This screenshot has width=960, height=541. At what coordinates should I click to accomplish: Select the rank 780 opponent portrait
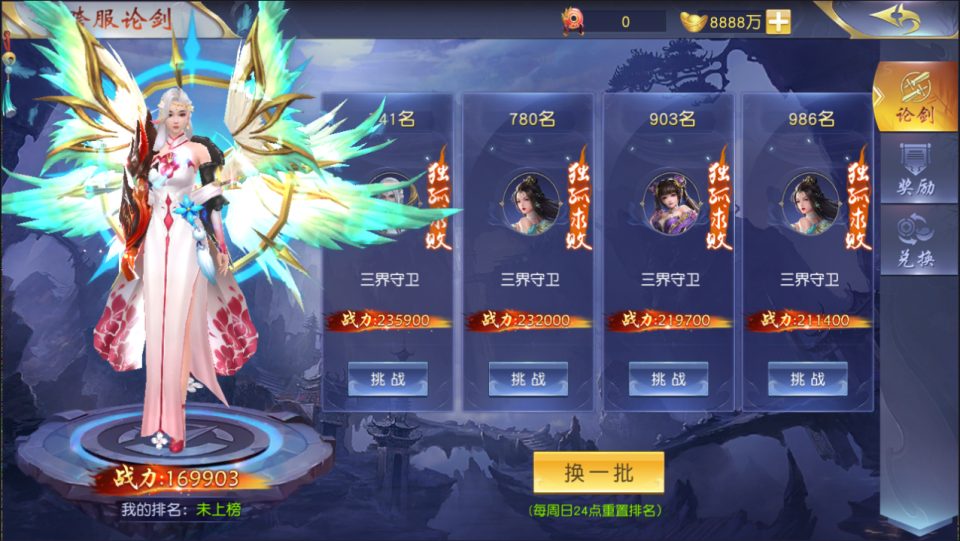coord(531,203)
